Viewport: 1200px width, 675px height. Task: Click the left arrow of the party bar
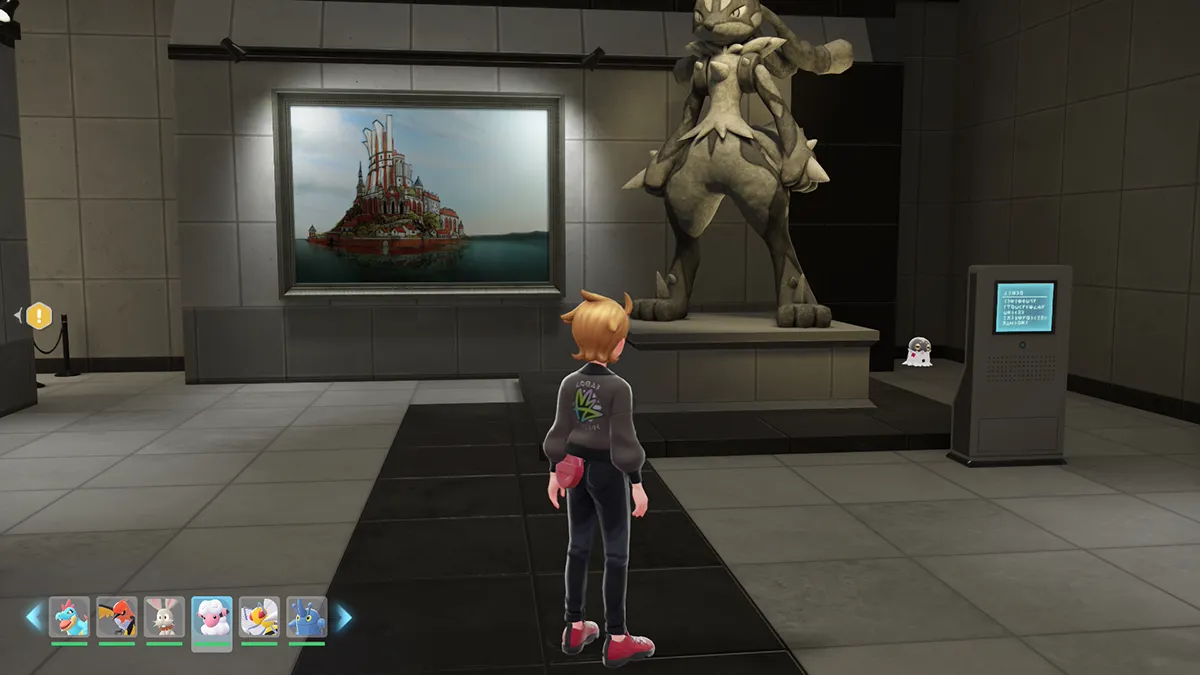[x=34, y=617]
